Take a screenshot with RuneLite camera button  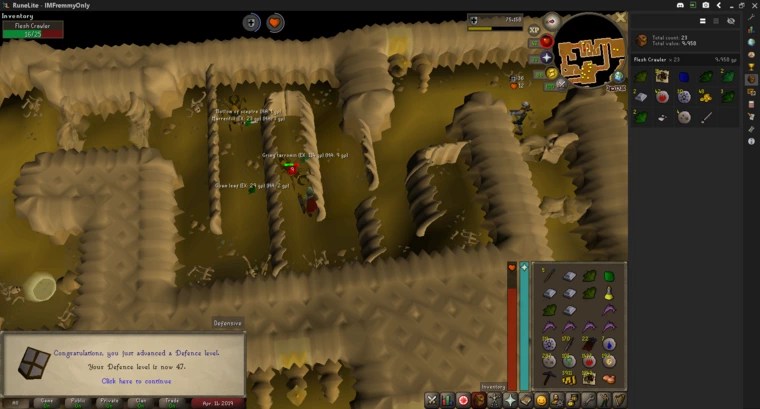point(706,5)
